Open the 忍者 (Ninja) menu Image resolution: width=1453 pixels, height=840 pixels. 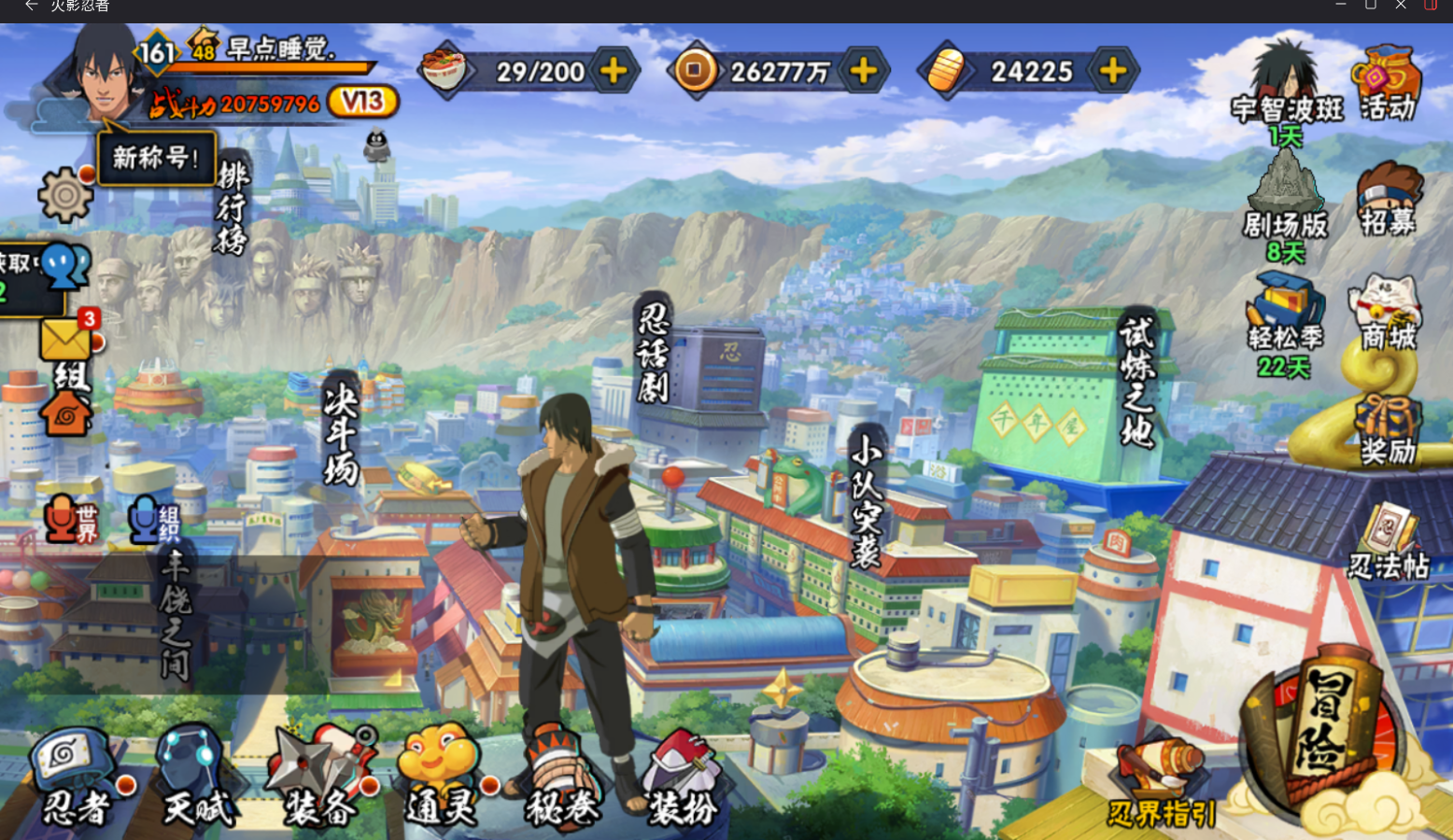75,779
